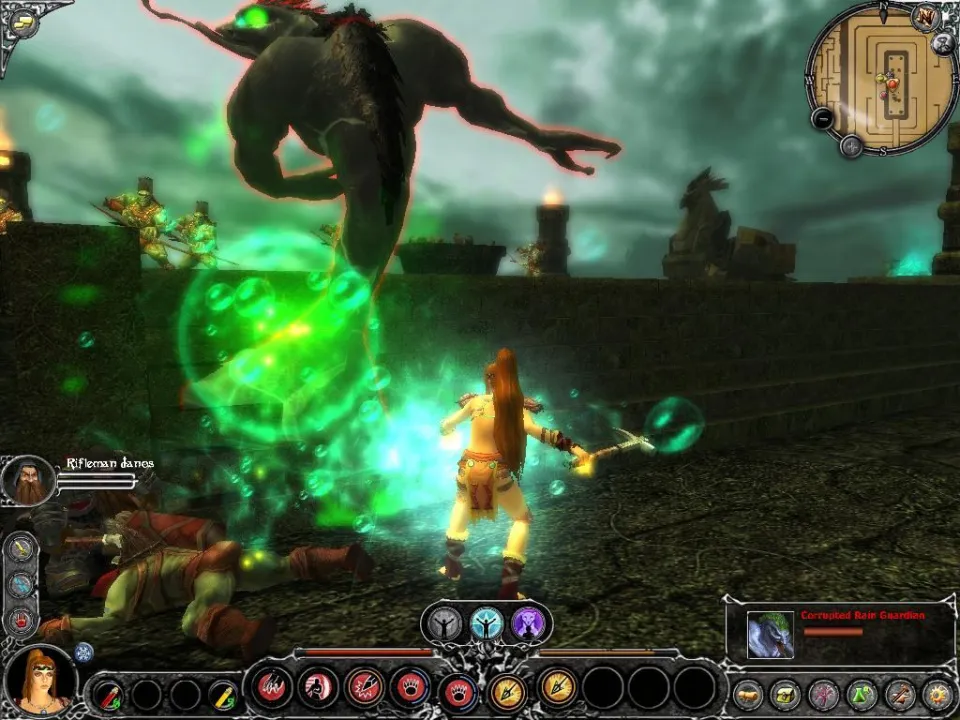Select the red pencil quick slot
960x720 pixels.
click(x=109, y=693)
